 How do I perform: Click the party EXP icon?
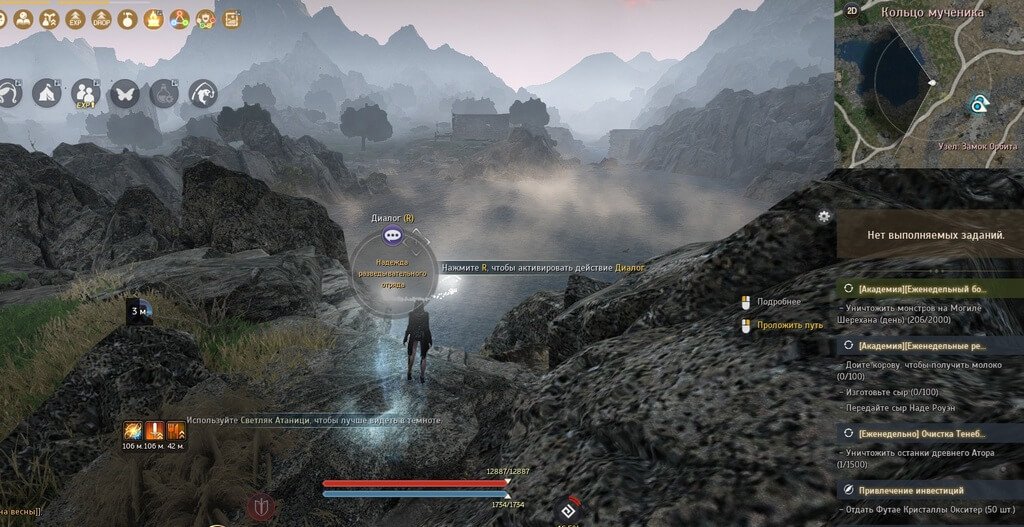click(x=85, y=93)
